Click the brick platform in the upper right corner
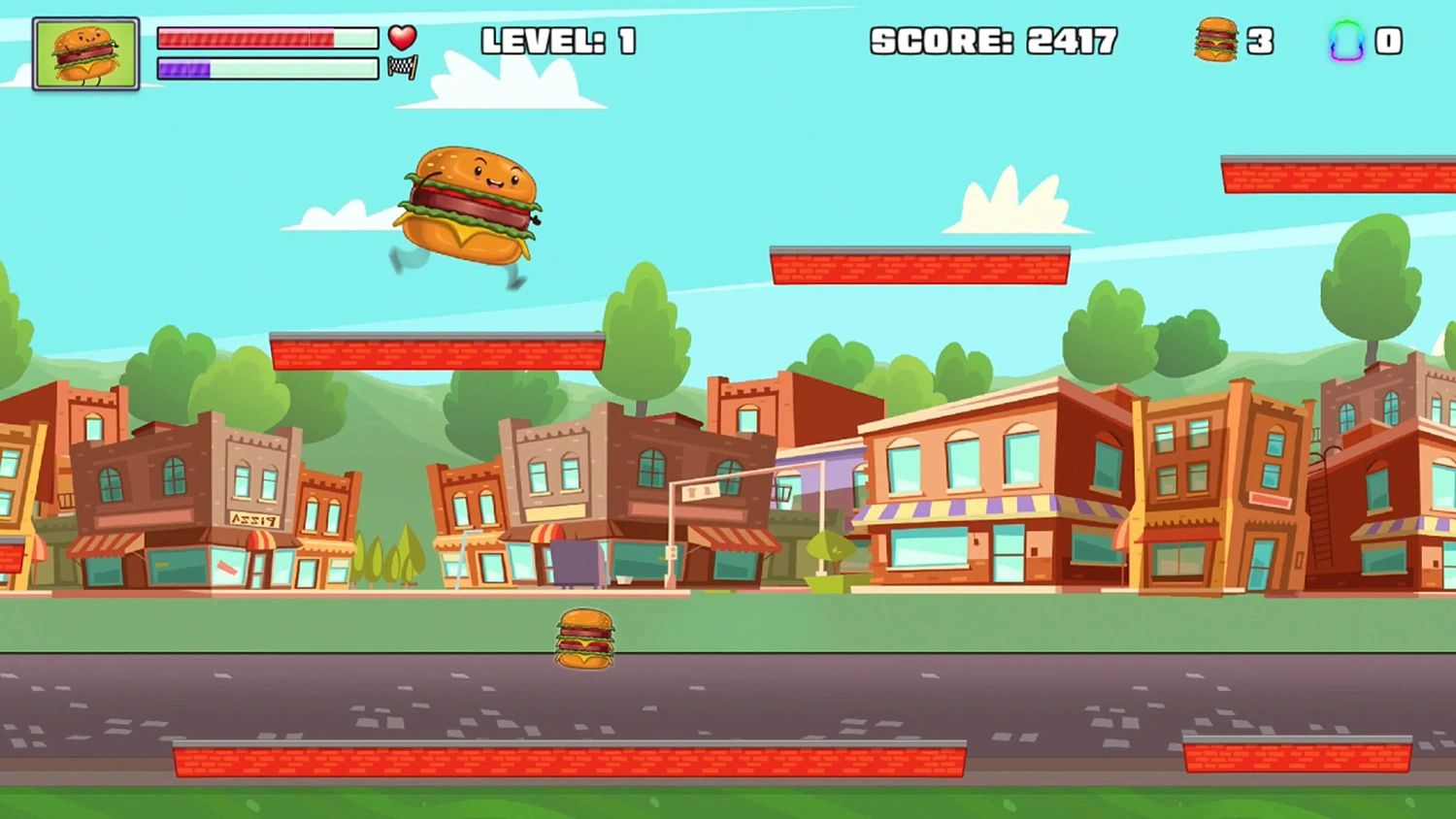Viewport: 1456px width, 819px height. pos(1340,173)
